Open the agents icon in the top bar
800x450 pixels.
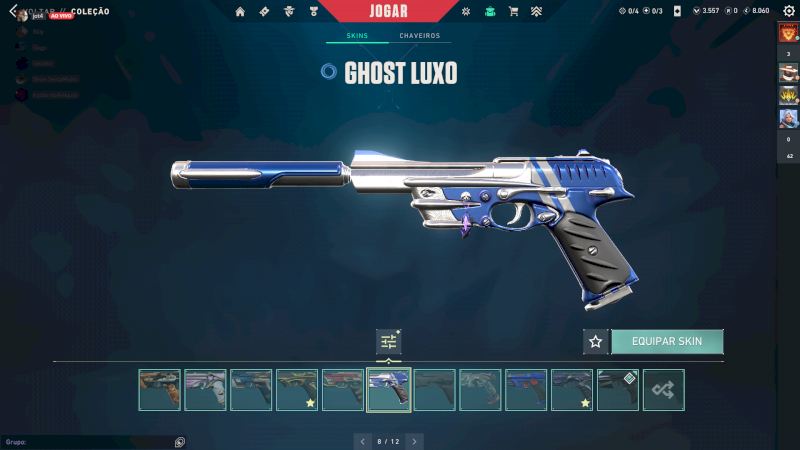(x=288, y=12)
